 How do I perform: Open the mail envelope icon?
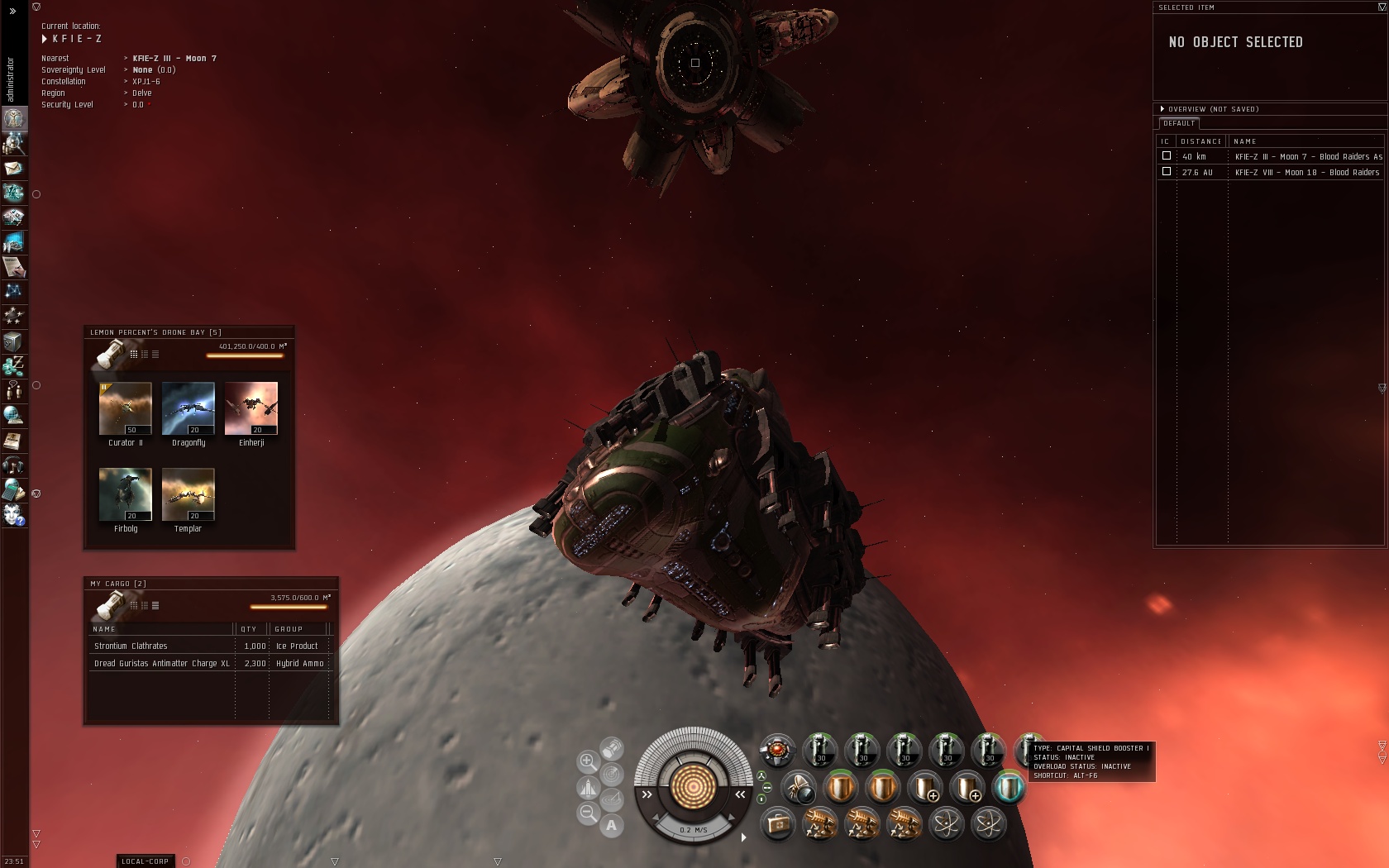14,169
